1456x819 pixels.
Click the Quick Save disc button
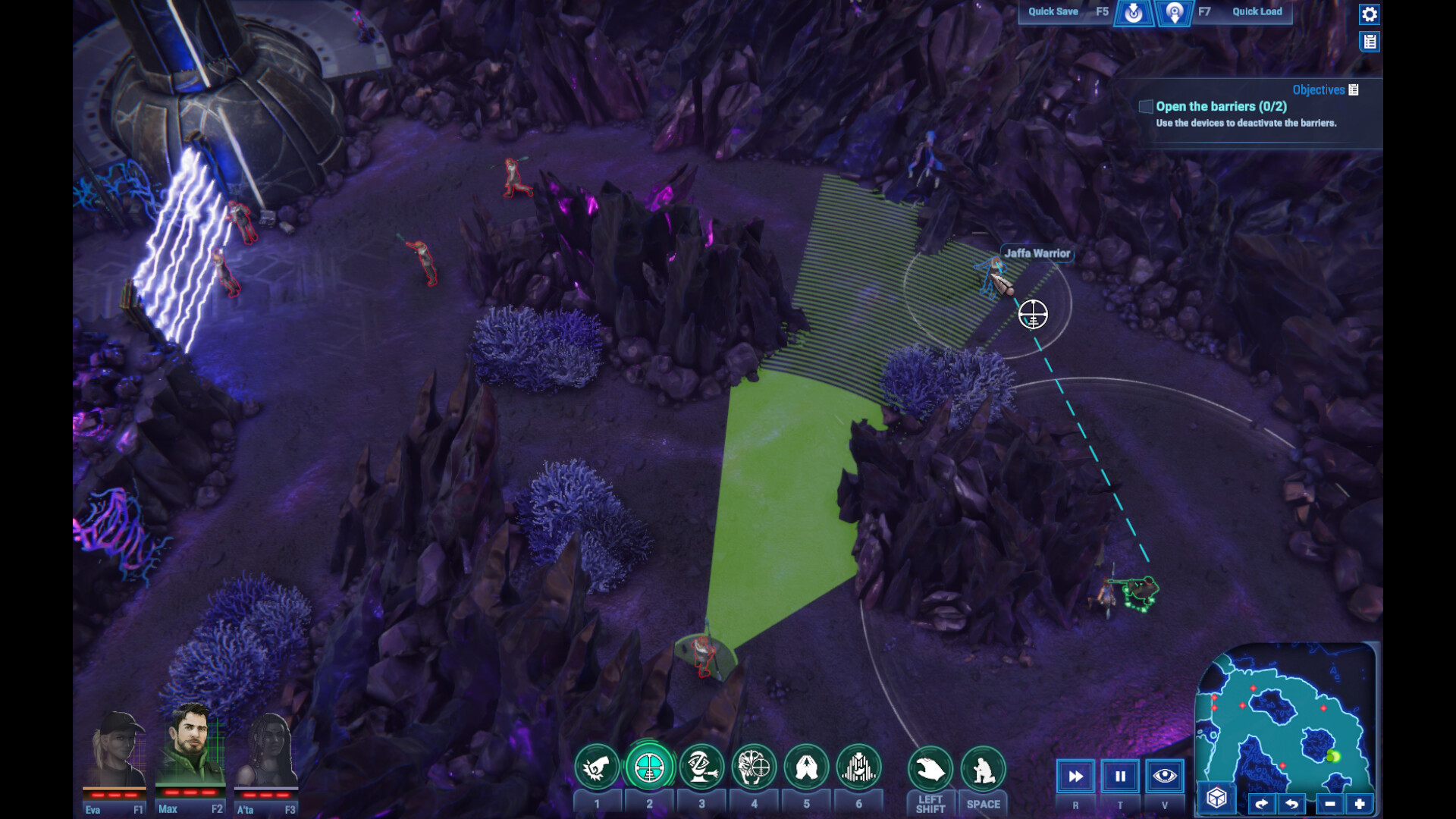tap(1133, 13)
